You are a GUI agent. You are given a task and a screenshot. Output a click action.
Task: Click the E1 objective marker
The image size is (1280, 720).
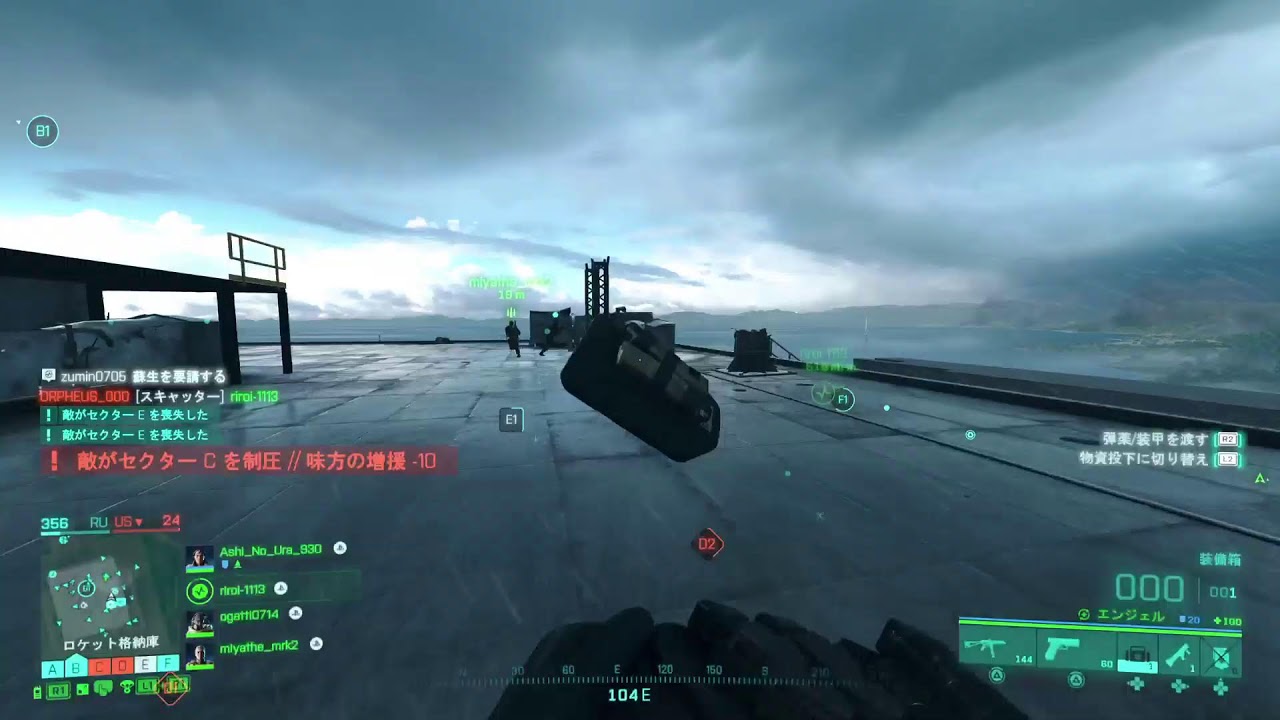pos(511,420)
